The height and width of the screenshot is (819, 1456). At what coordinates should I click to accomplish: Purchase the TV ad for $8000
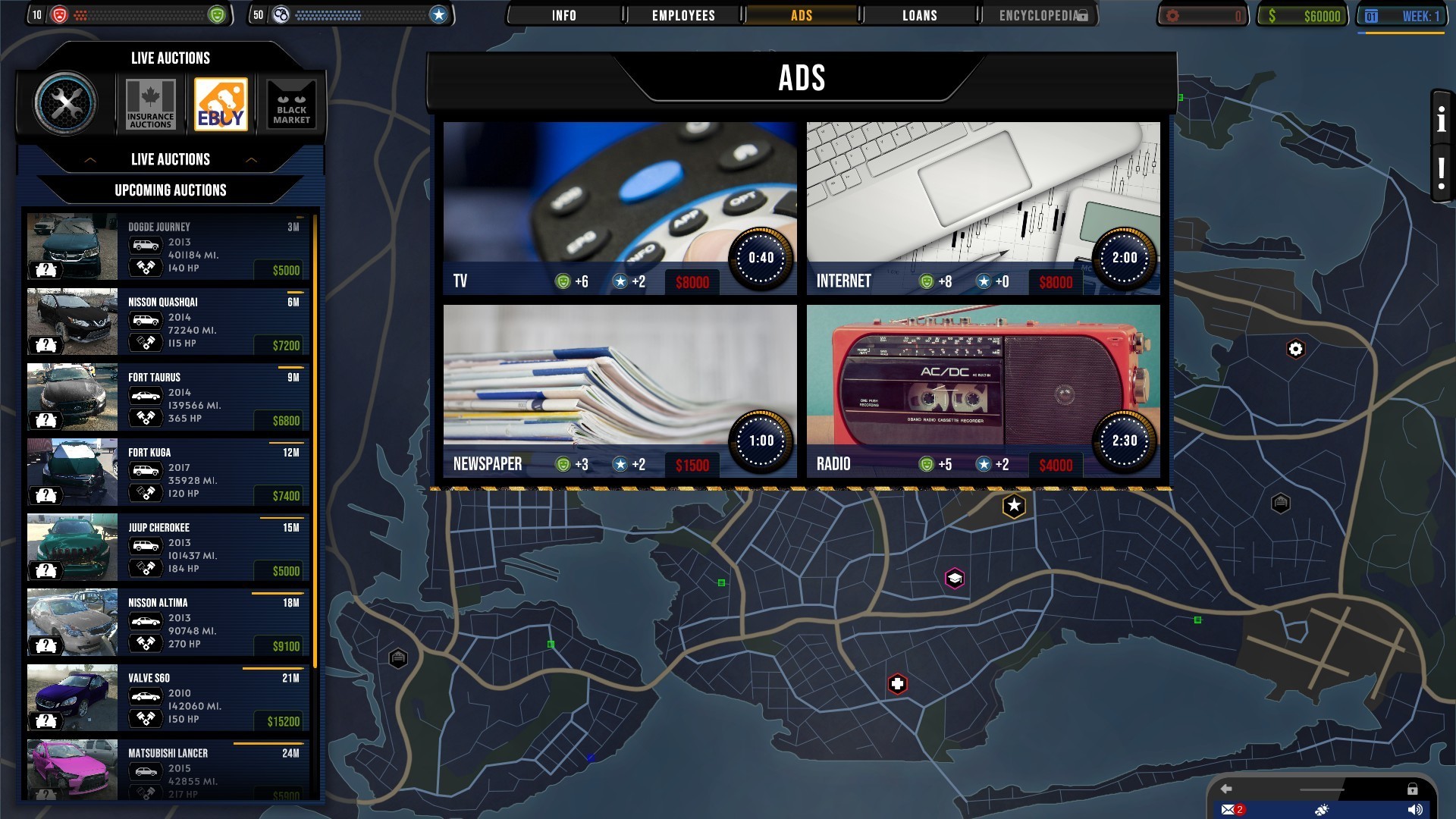click(691, 282)
